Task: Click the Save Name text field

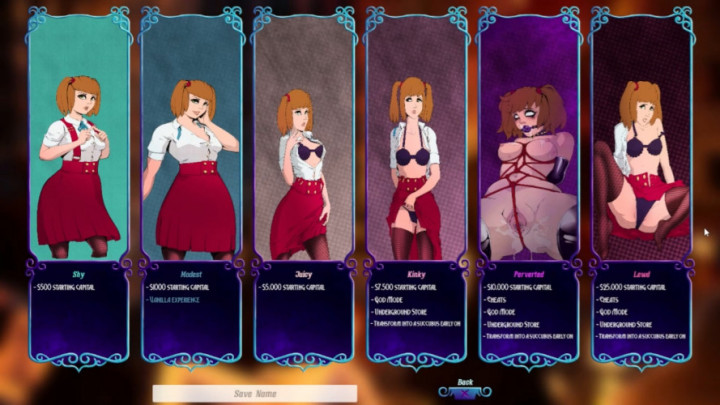Action: tap(255, 394)
